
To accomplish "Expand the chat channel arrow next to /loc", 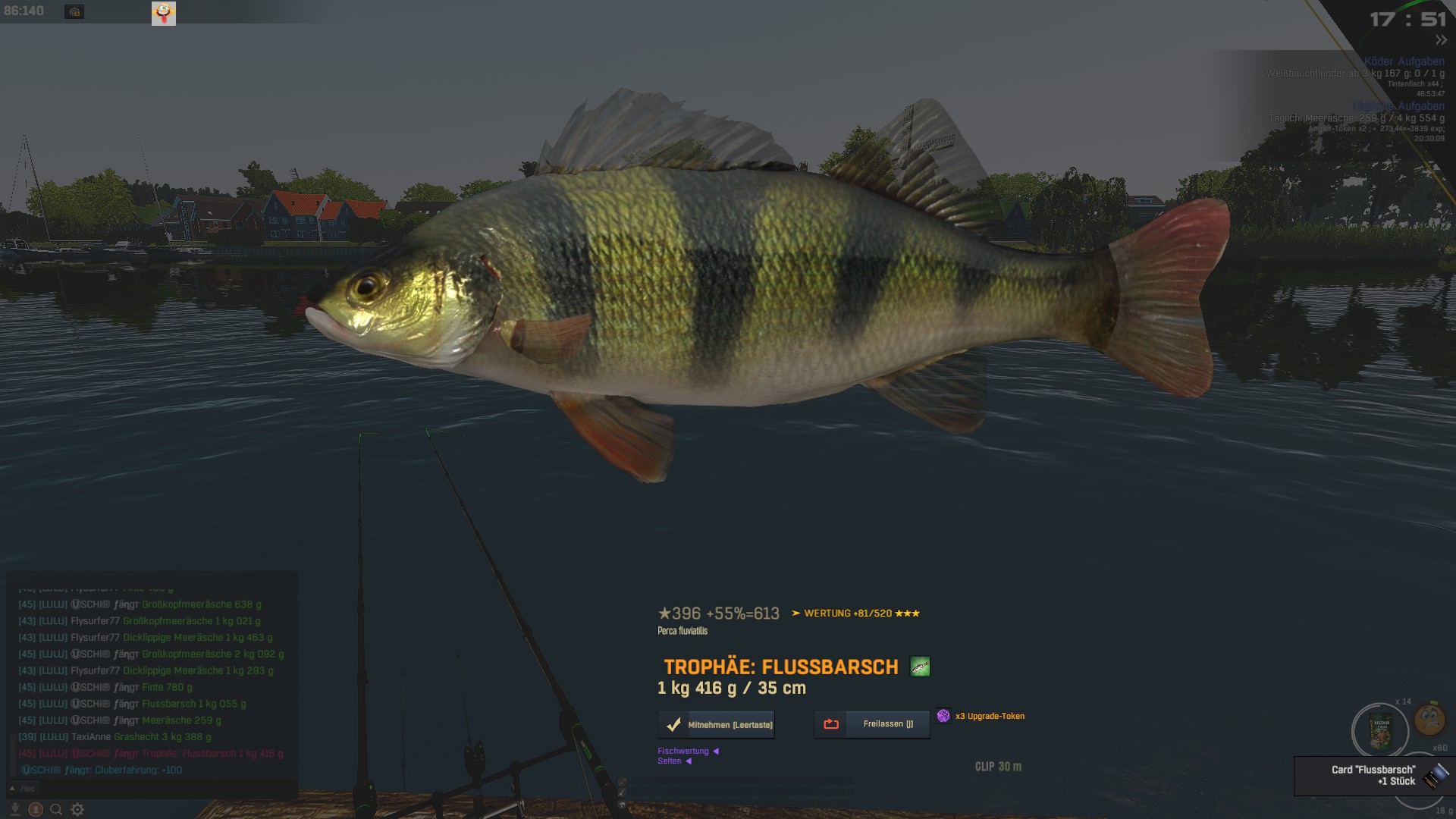I will (x=13, y=789).
